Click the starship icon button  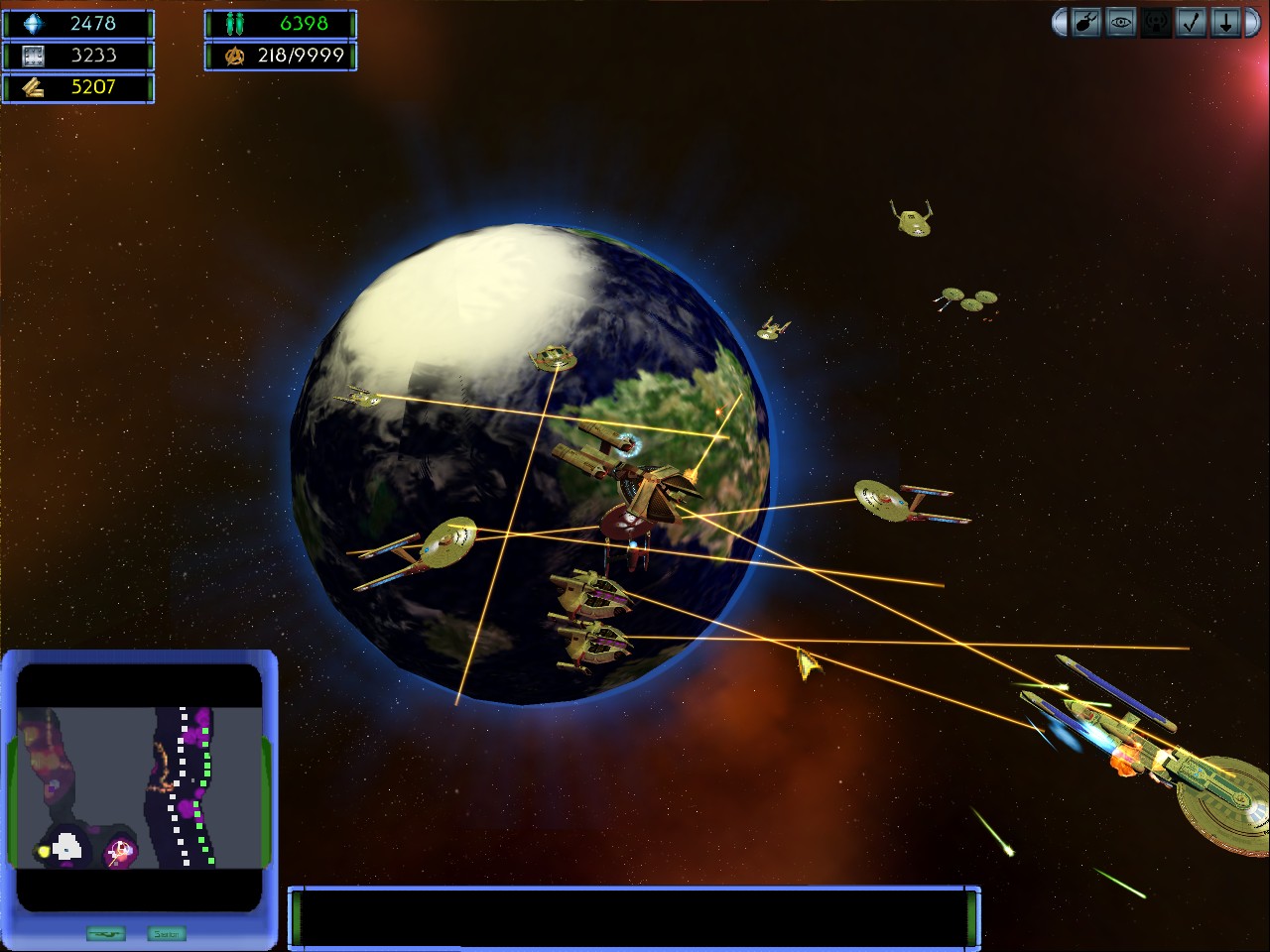(1085, 23)
